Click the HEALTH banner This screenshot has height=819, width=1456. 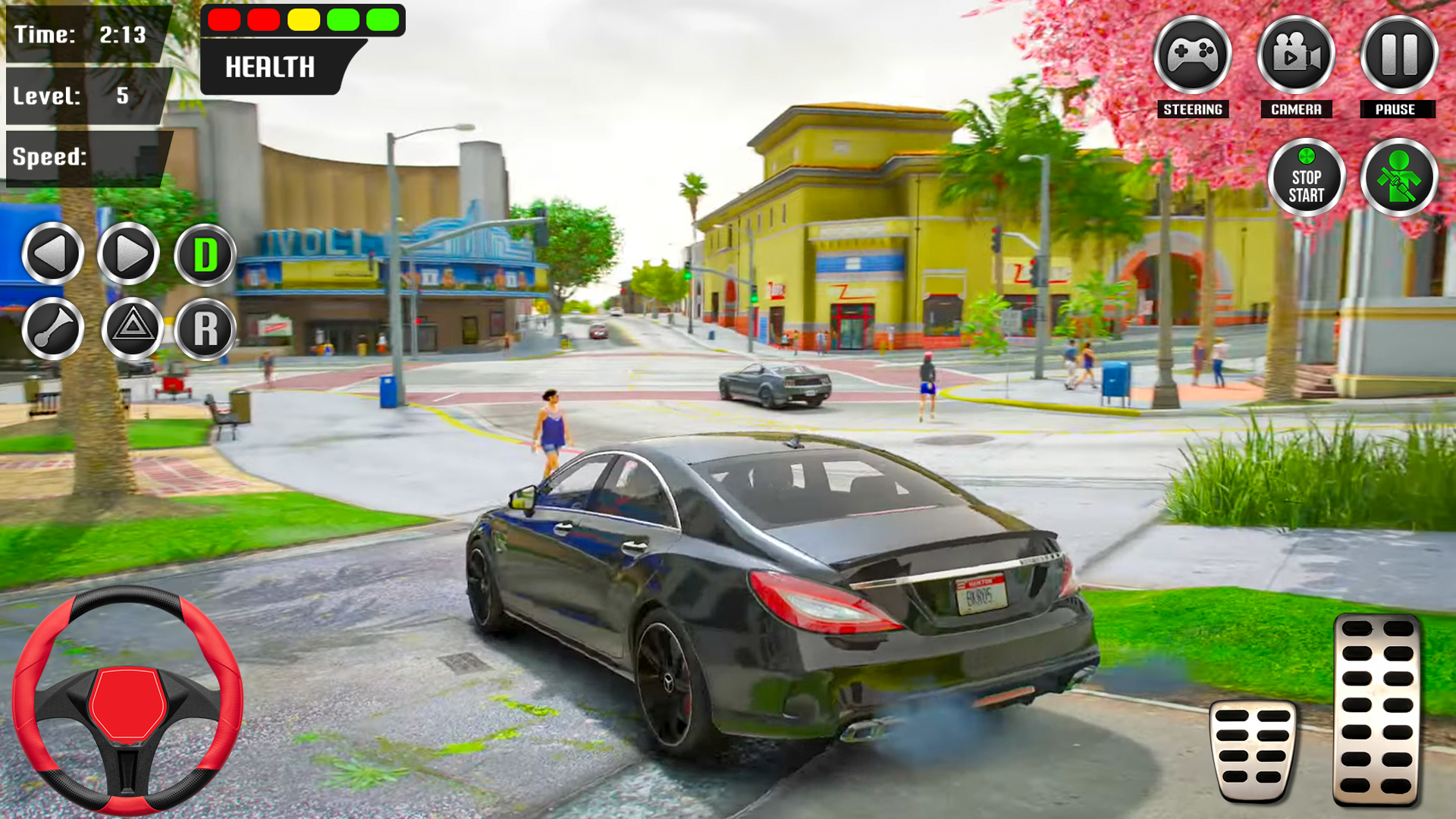[x=269, y=68]
